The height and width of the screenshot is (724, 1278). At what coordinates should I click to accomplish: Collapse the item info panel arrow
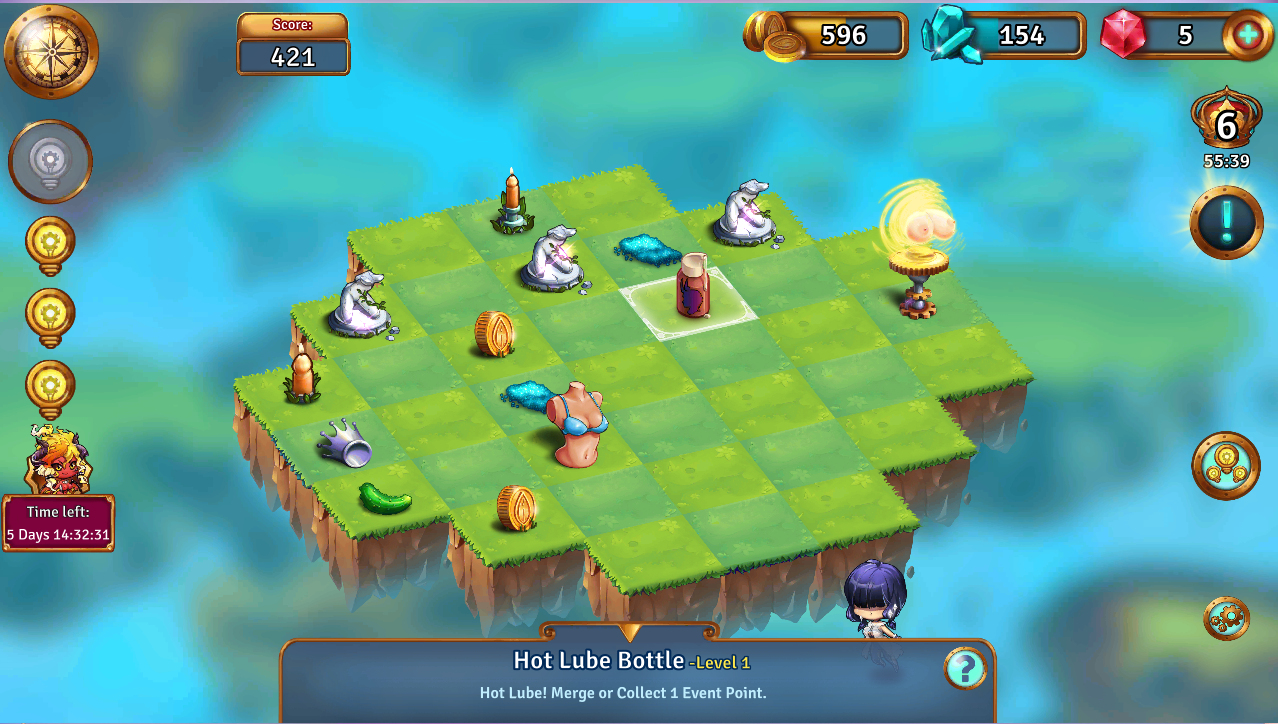tap(629, 632)
